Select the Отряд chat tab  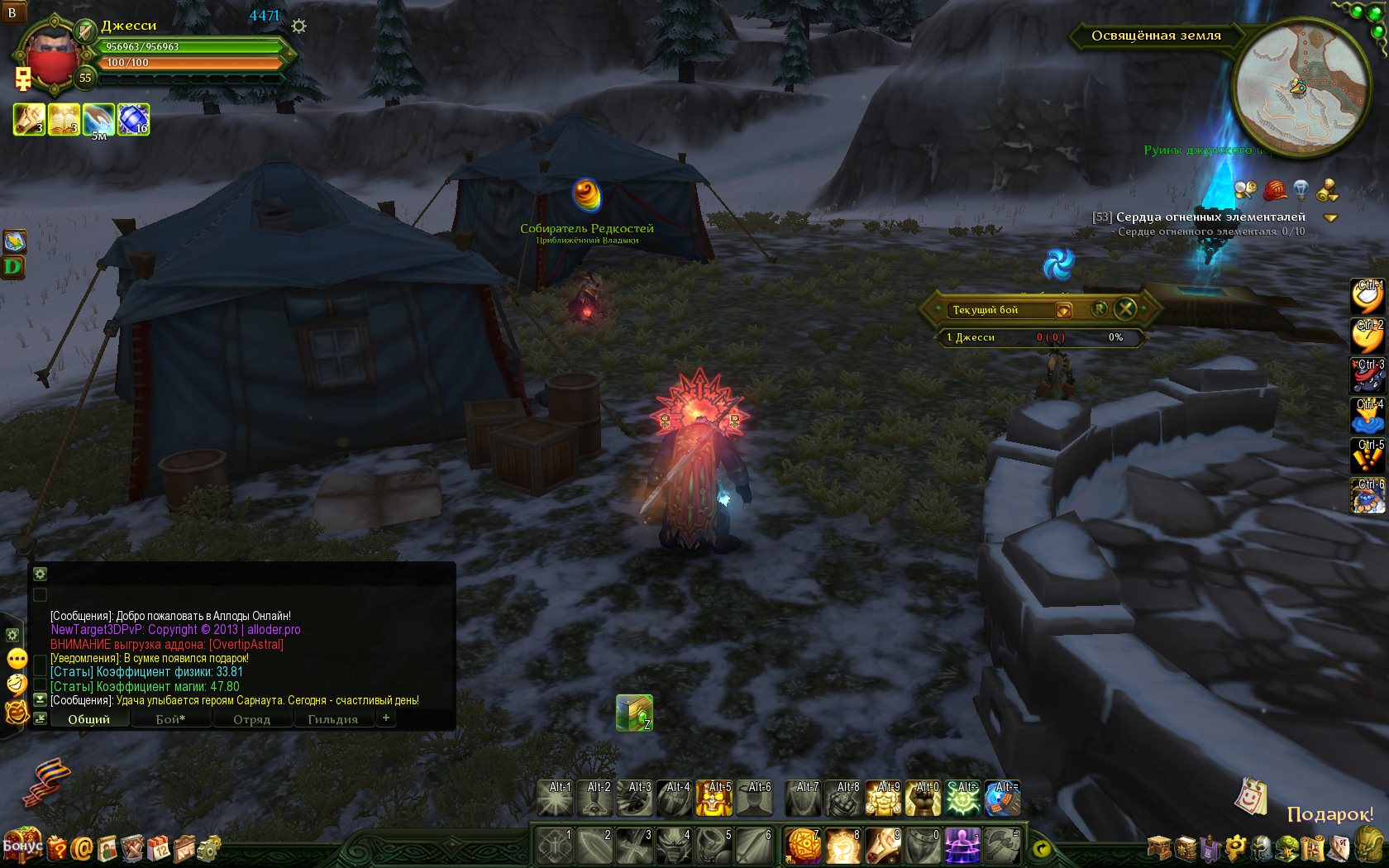pyautogui.click(x=251, y=719)
